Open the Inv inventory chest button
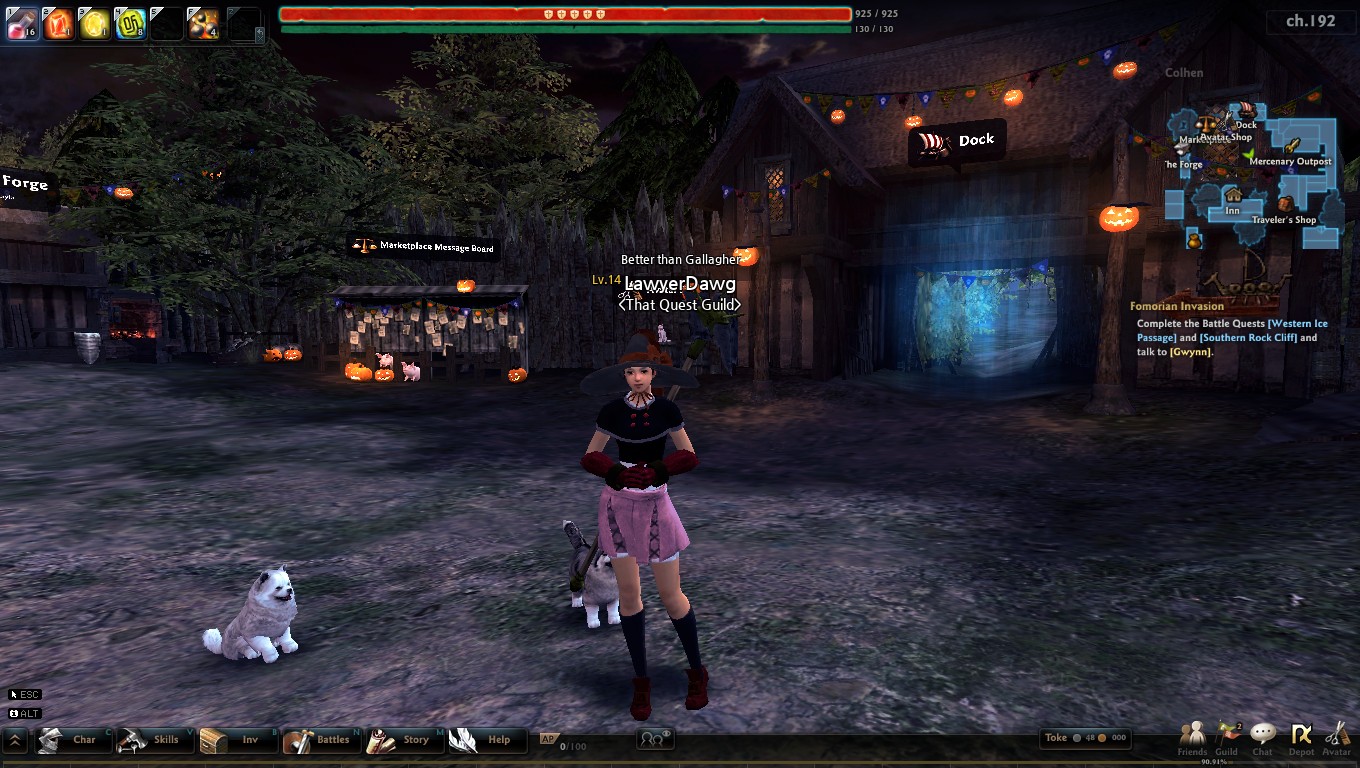1360x768 pixels. (x=238, y=740)
